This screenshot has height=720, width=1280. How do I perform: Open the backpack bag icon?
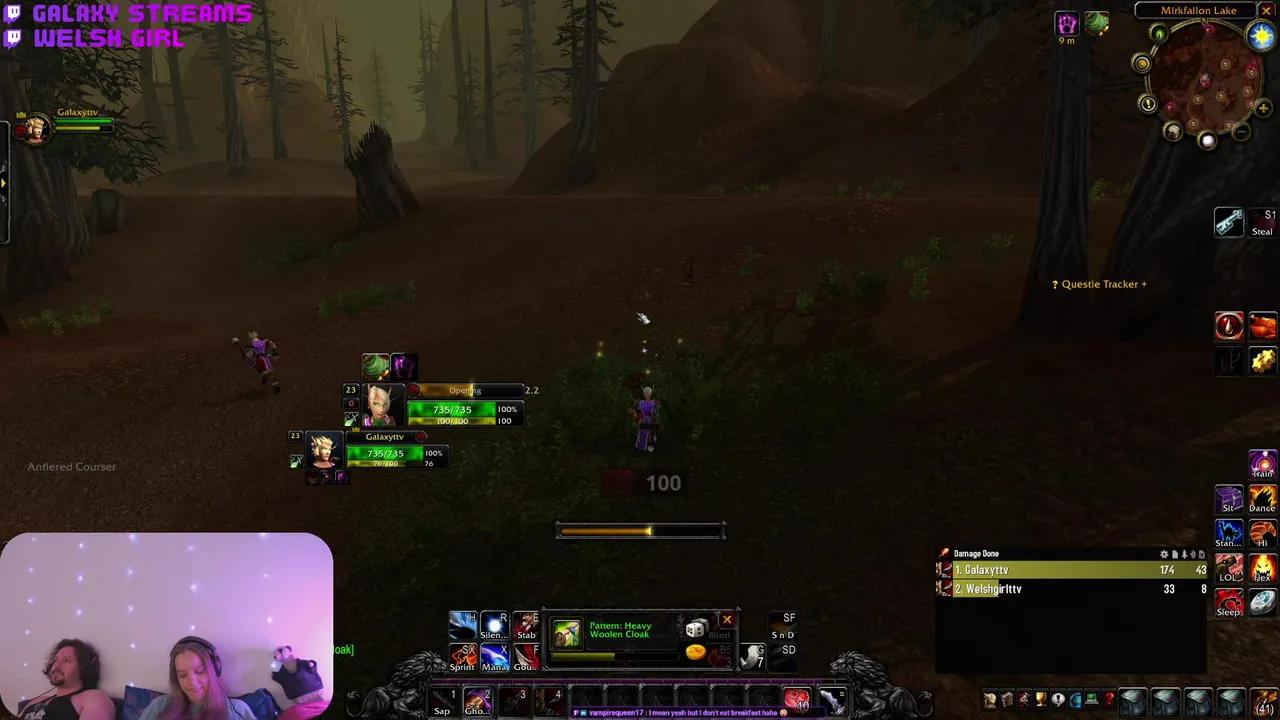1264,703
